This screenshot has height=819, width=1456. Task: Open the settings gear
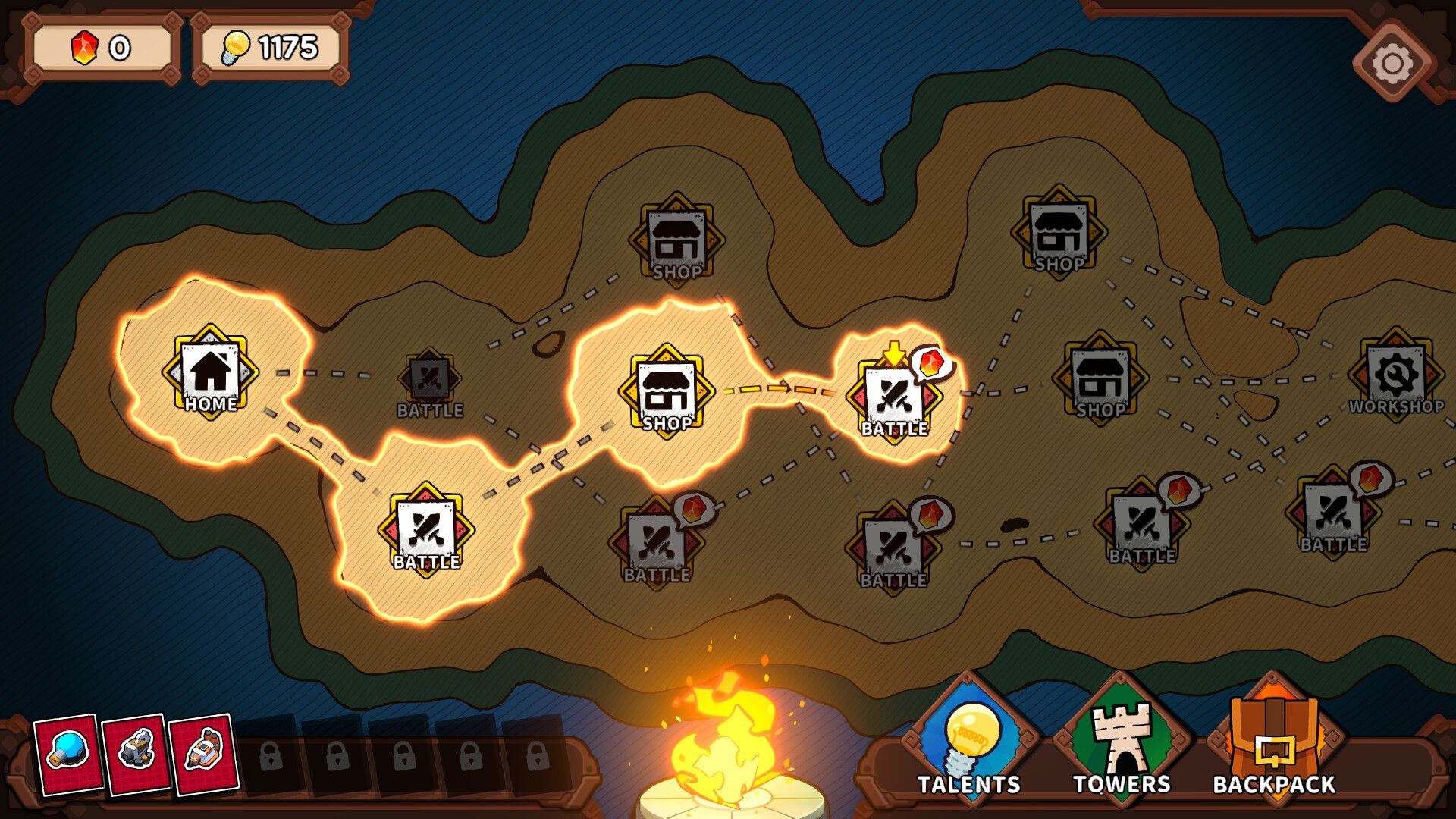pos(1392,62)
